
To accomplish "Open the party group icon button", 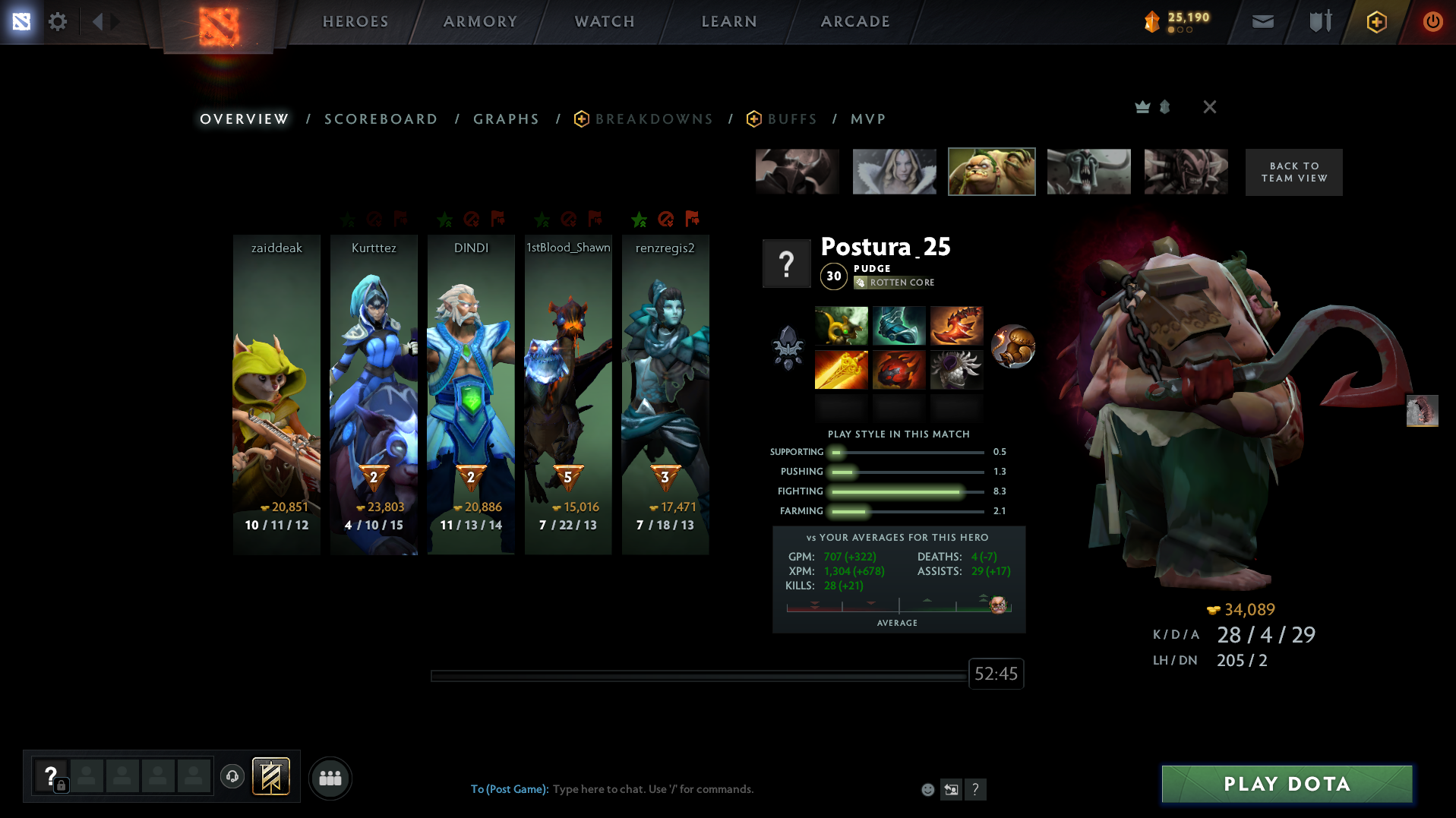I will click(x=330, y=778).
